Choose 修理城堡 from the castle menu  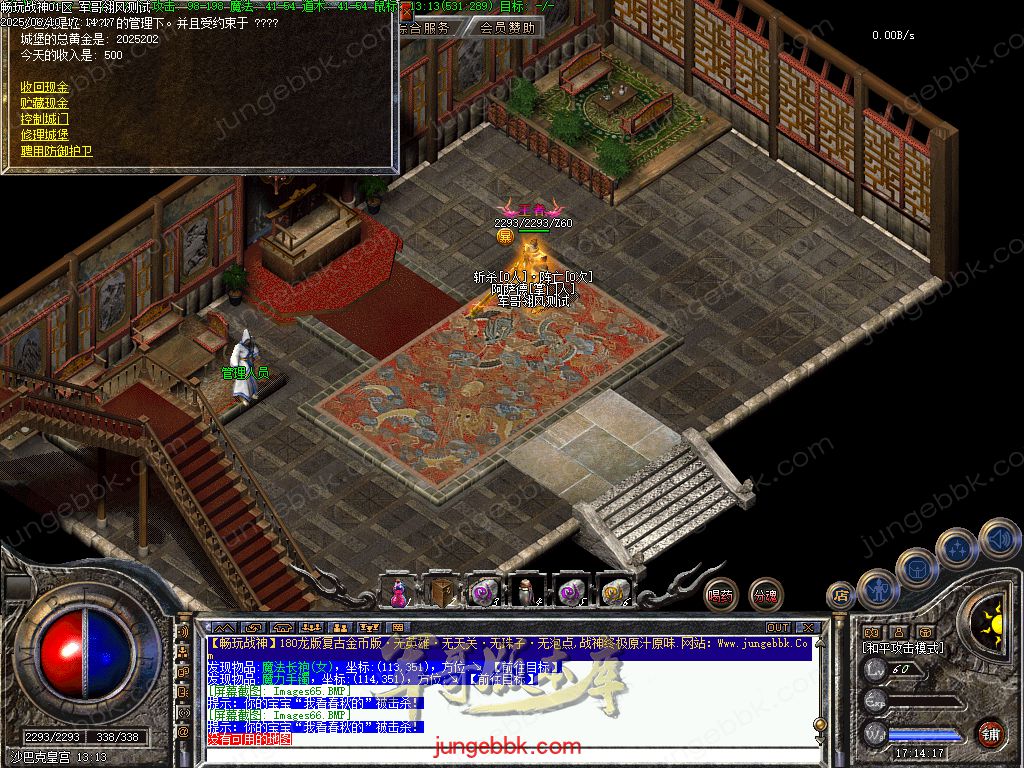coord(45,135)
